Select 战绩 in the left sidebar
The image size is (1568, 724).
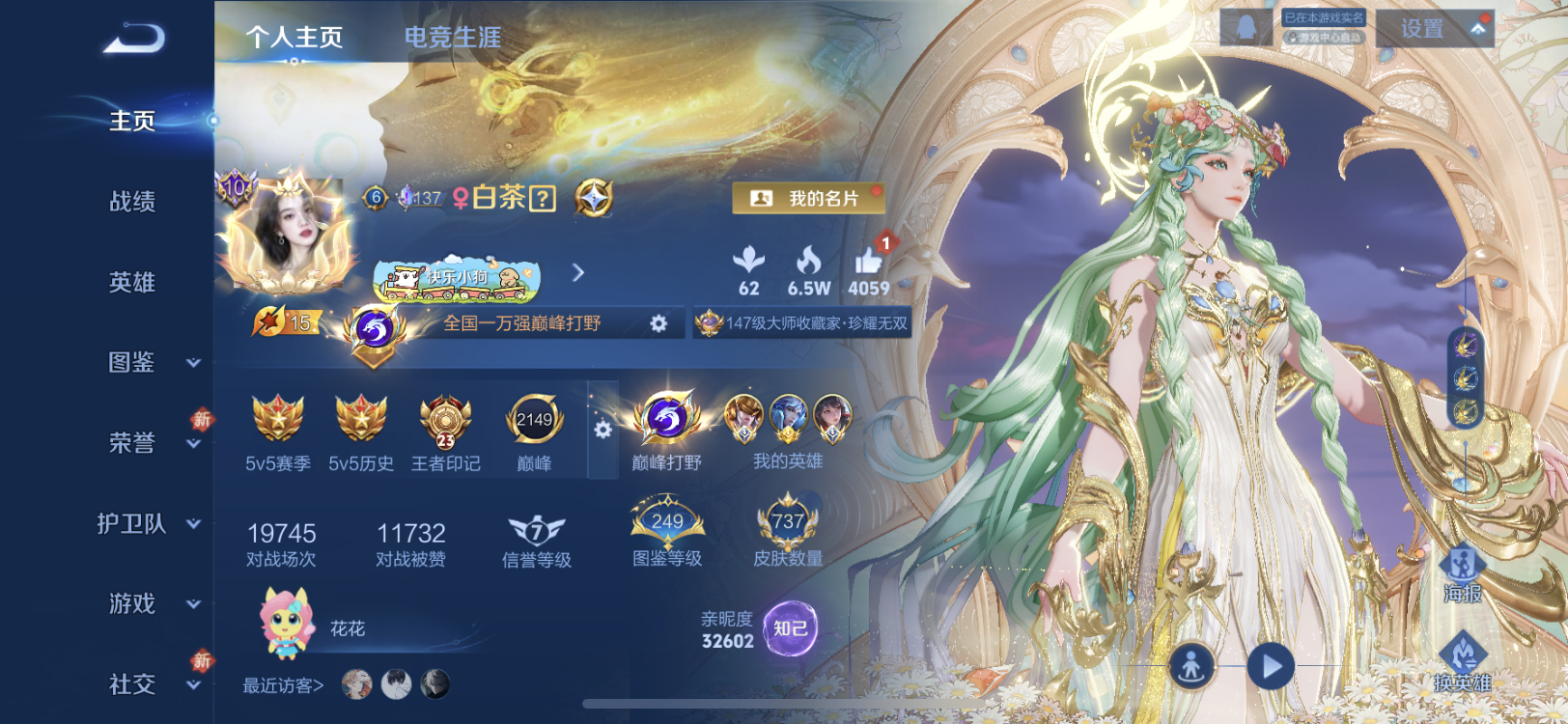(130, 202)
